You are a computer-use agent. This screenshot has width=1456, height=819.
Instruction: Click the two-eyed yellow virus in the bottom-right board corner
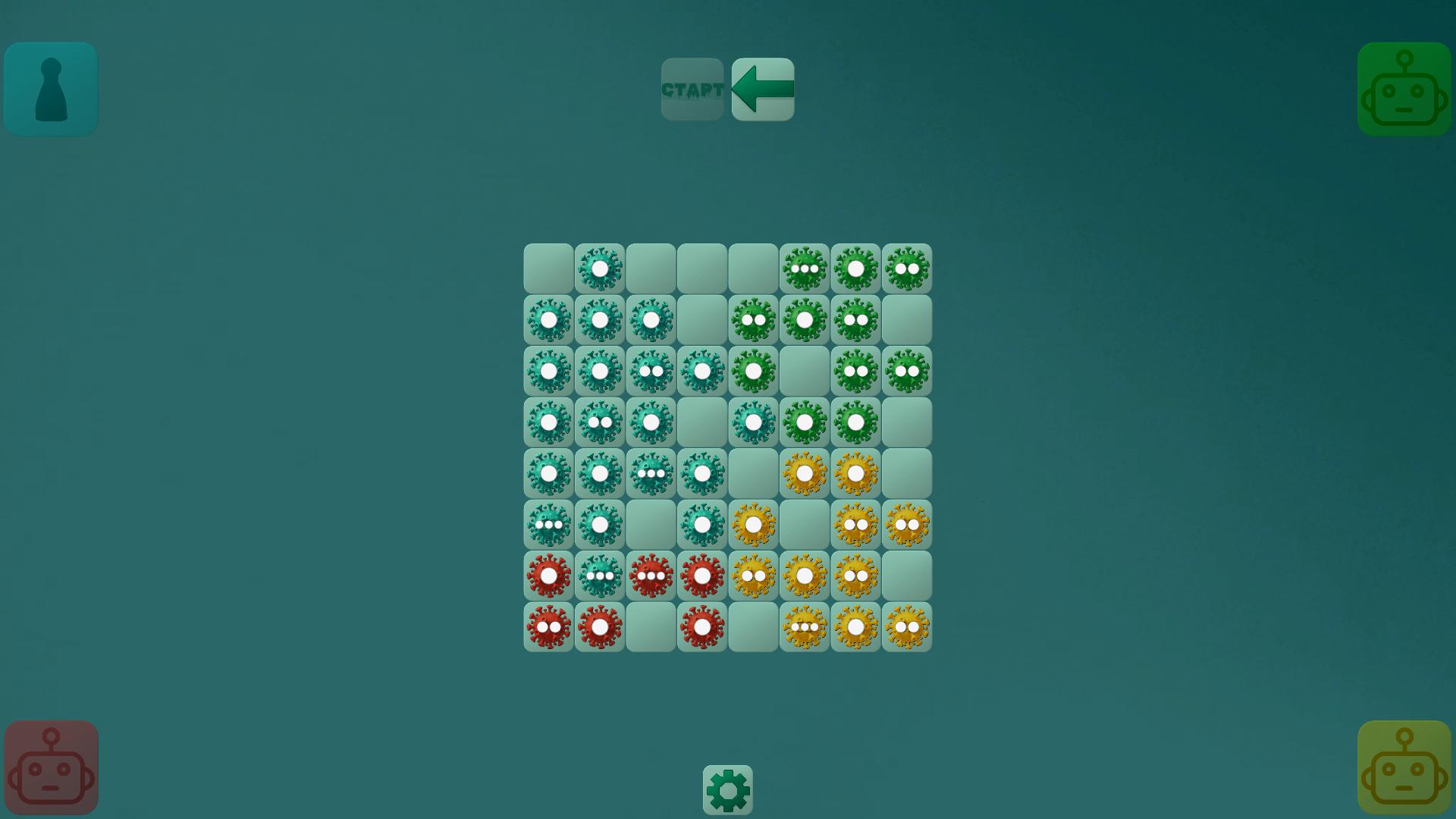(x=908, y=626)
